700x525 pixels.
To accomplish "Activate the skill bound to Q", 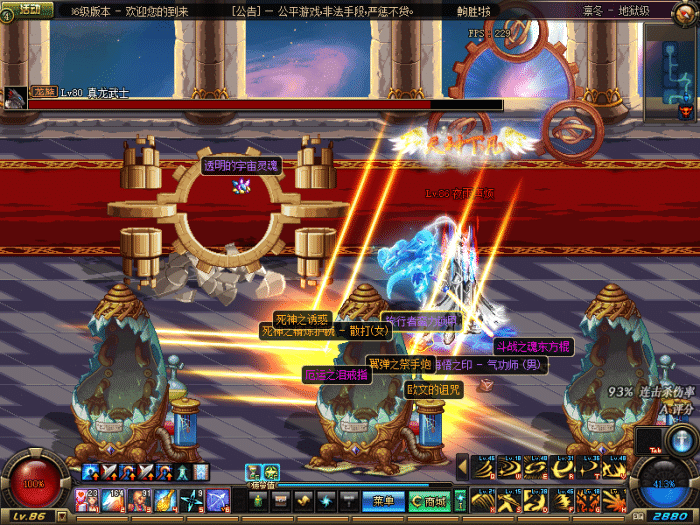I will (x=485, y=467).
